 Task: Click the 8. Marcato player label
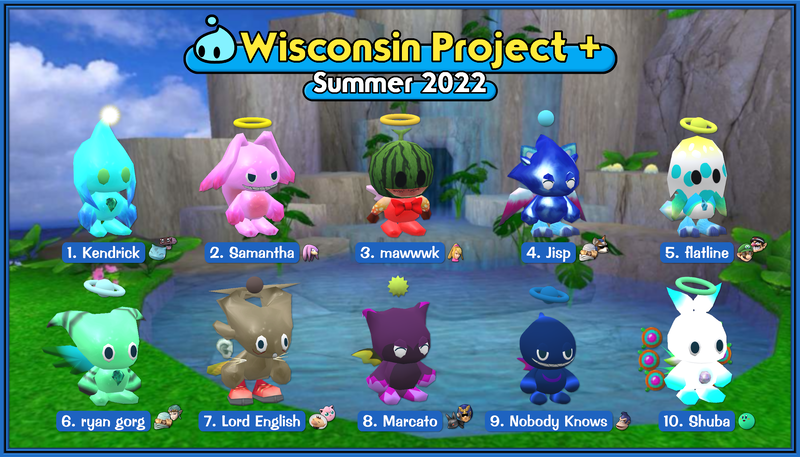pyautogui.click(x=400, y=421)
